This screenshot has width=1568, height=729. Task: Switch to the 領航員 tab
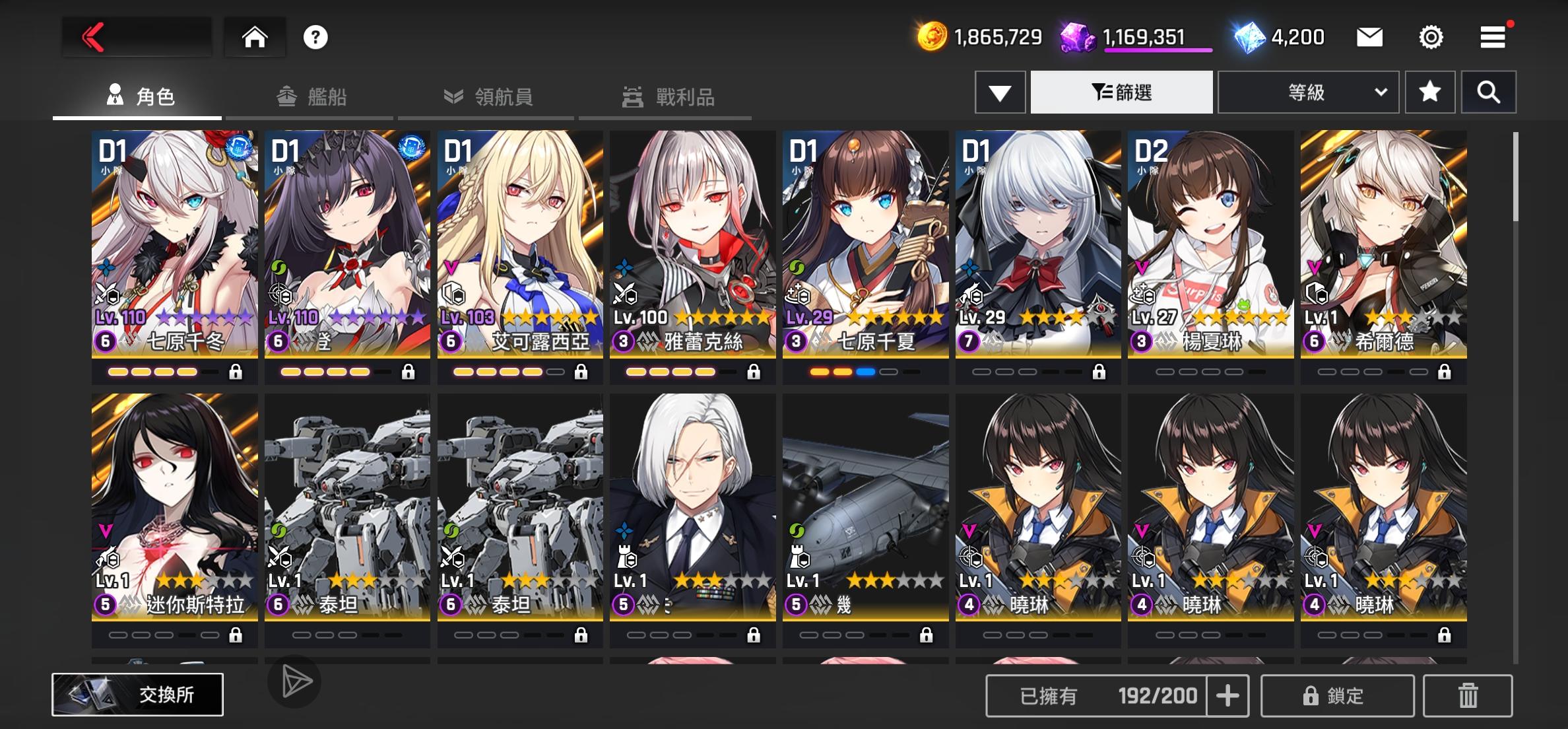point(486,96)
